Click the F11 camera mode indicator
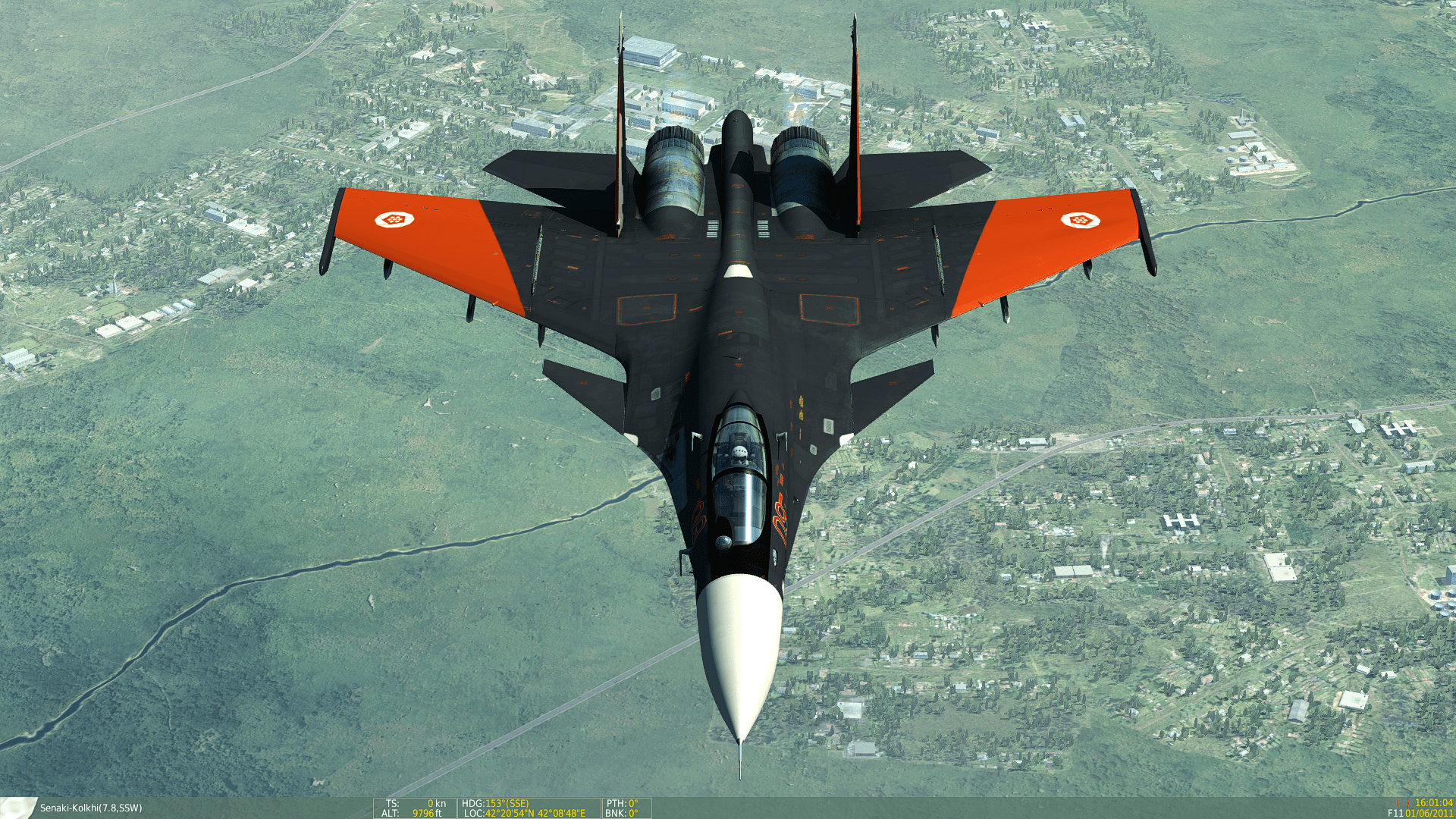 click(x=1396, y=814)
